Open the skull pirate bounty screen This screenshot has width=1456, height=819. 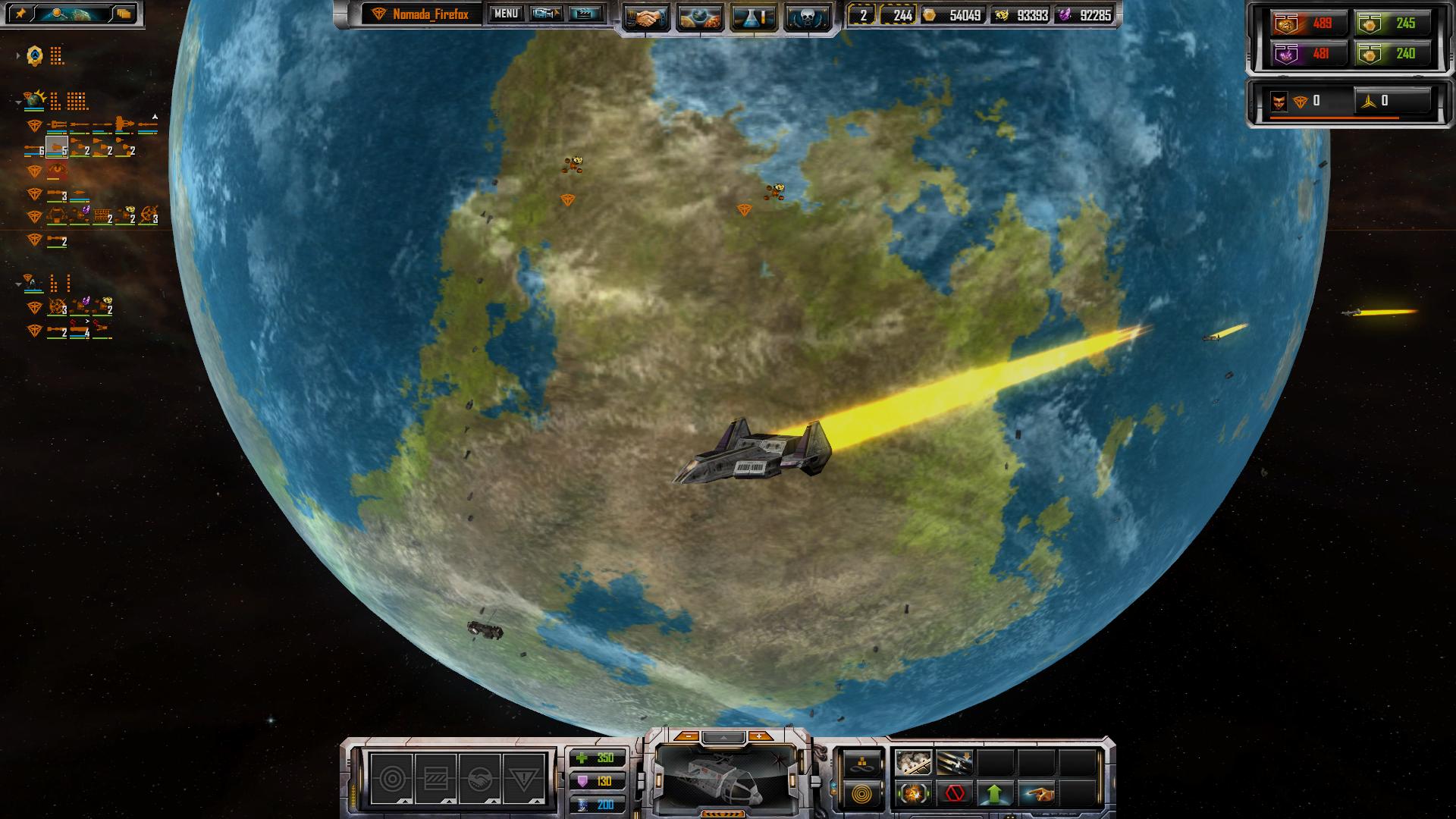pyautogui.click(x=806, y=17)
